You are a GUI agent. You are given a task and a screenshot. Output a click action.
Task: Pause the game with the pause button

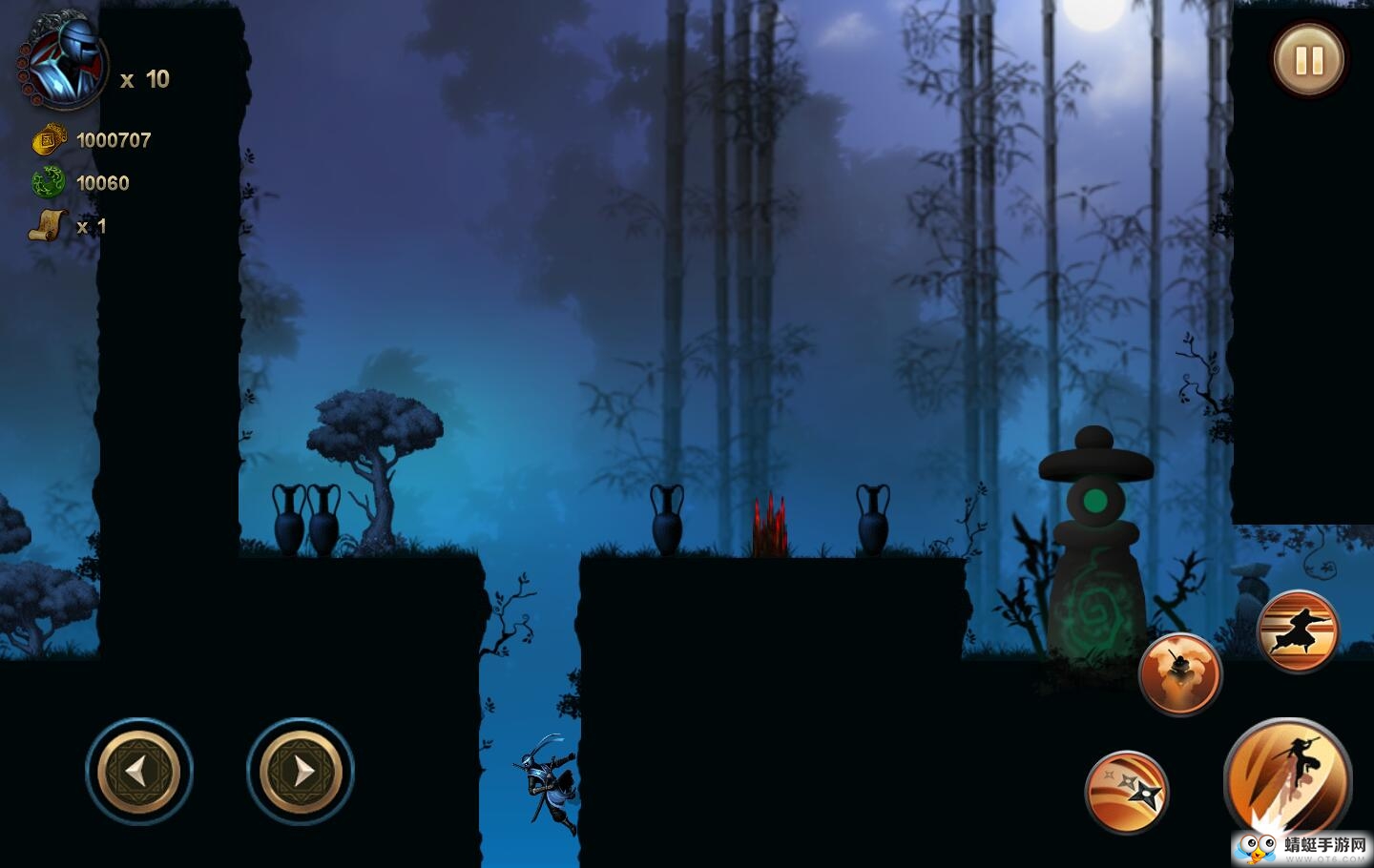pyautogui.click(x=1309, y=60)
